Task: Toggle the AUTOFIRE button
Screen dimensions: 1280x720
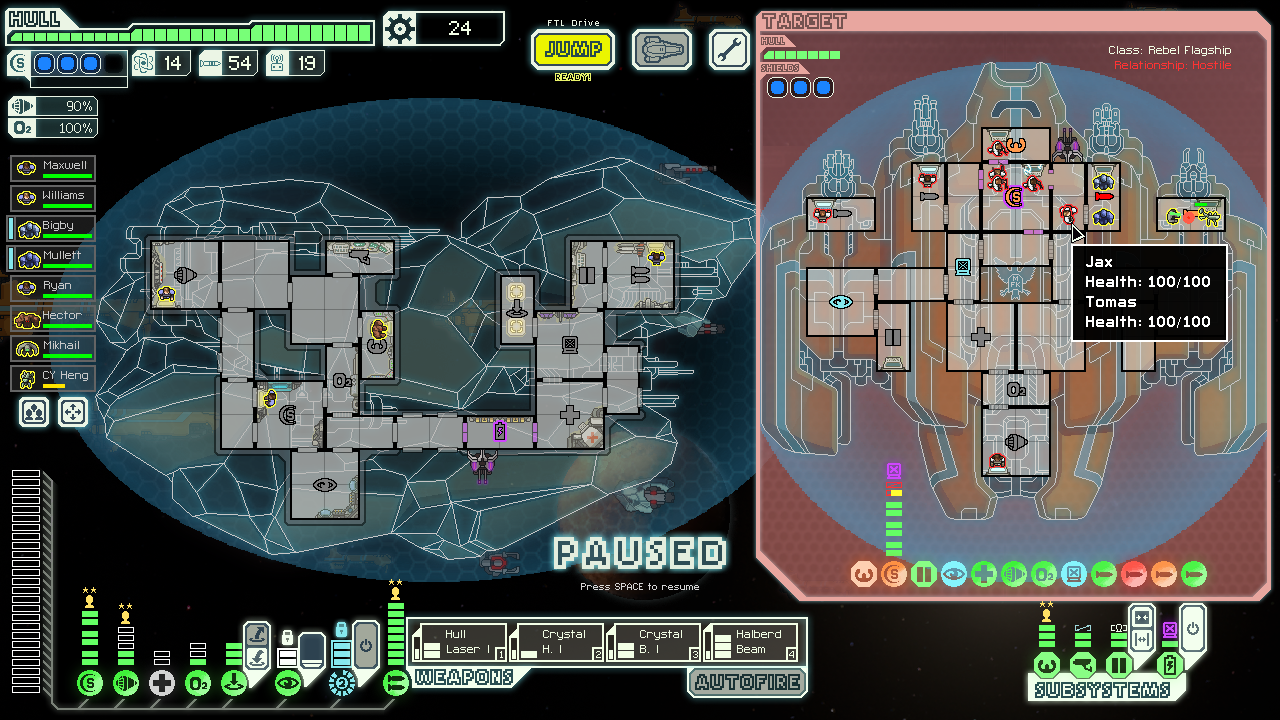Action: [x=745, y=682]
